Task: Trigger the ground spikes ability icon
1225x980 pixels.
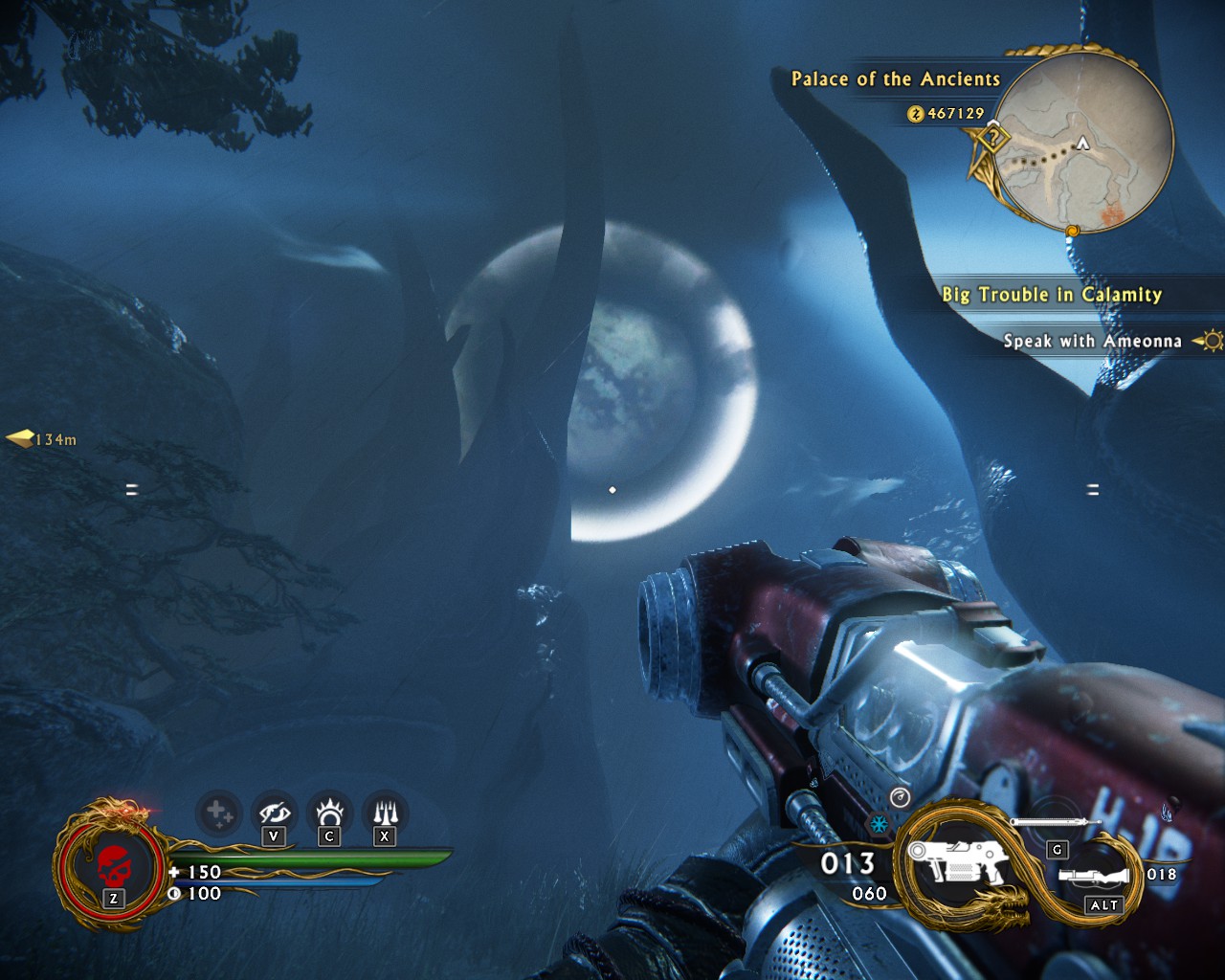Action: 385,813
